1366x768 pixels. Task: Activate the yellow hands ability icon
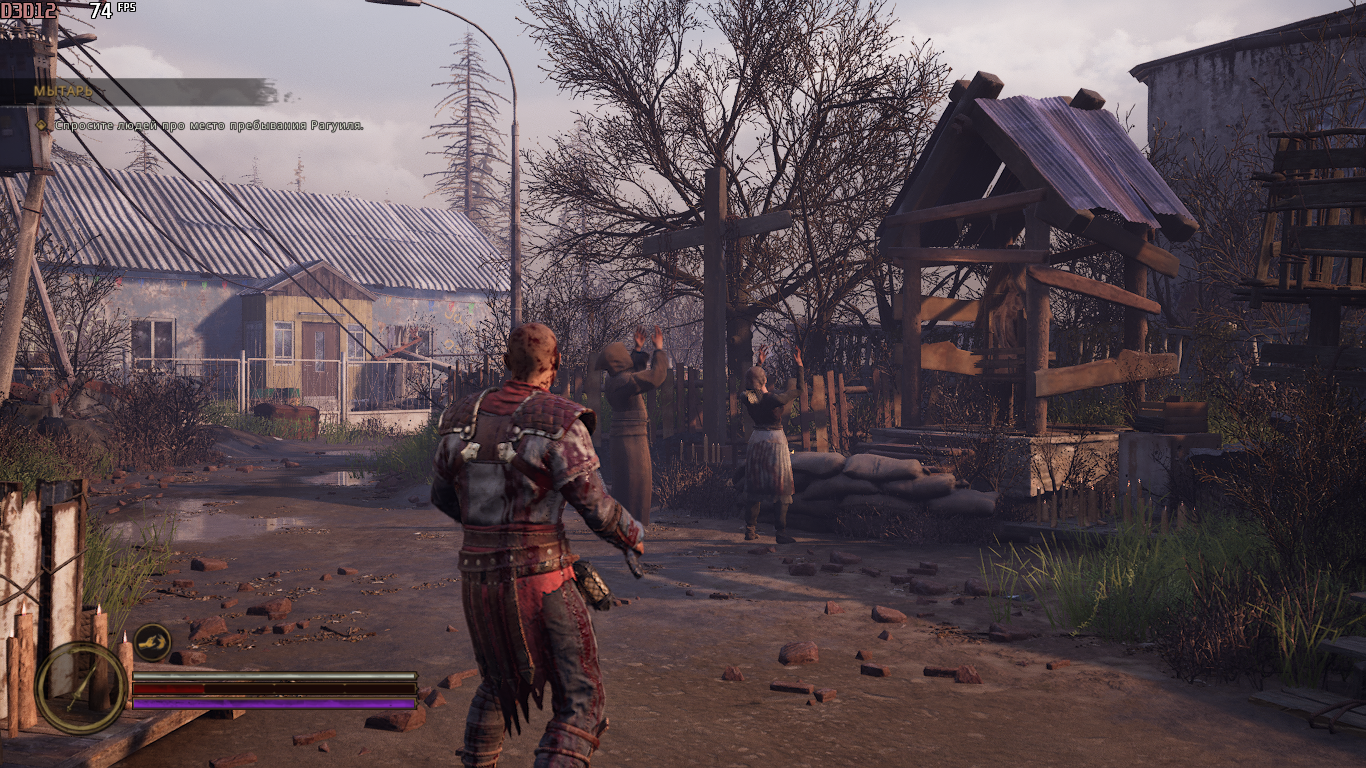click(152, 642)
